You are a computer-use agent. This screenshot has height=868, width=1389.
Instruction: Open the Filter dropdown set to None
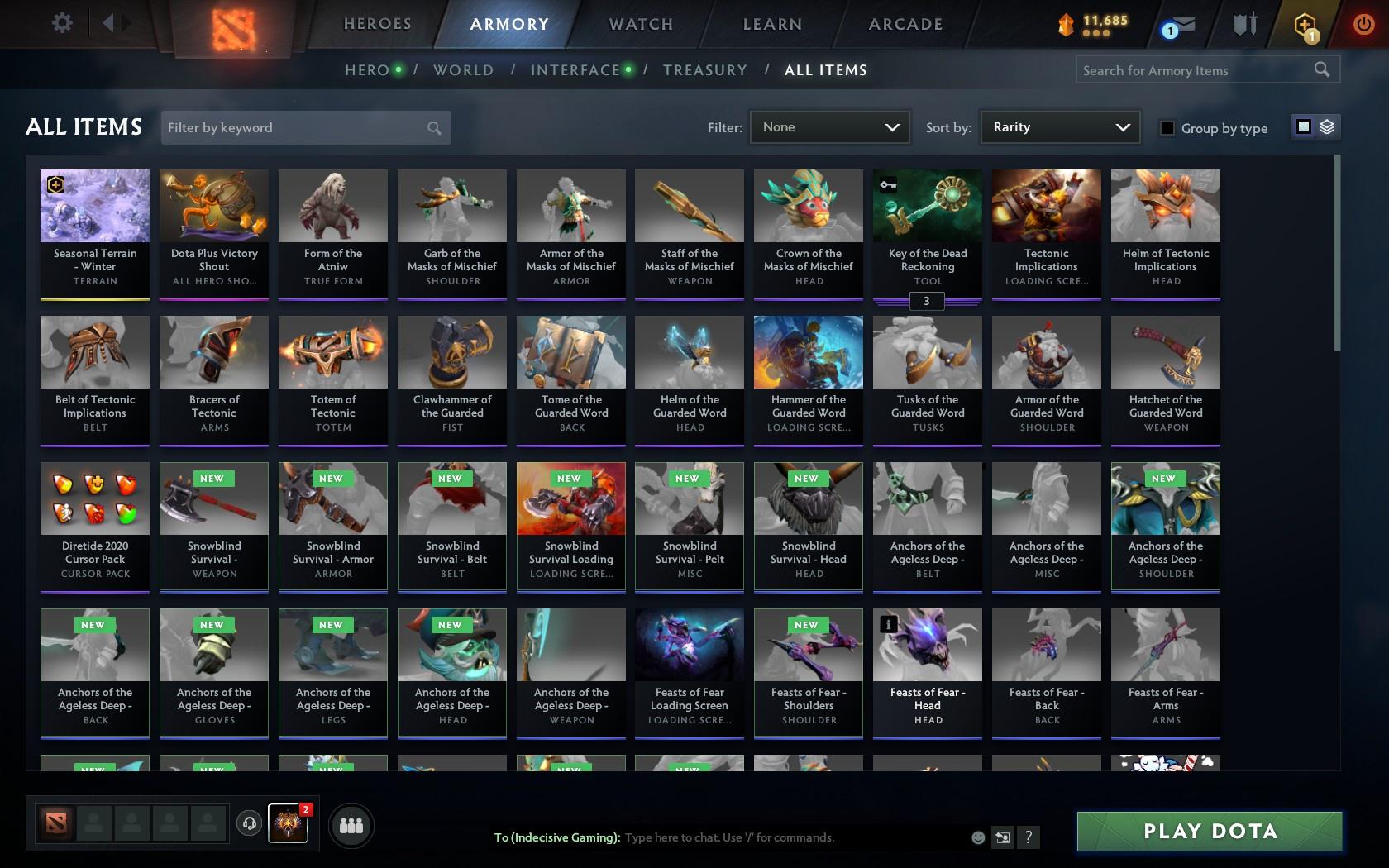coord(829,127)
